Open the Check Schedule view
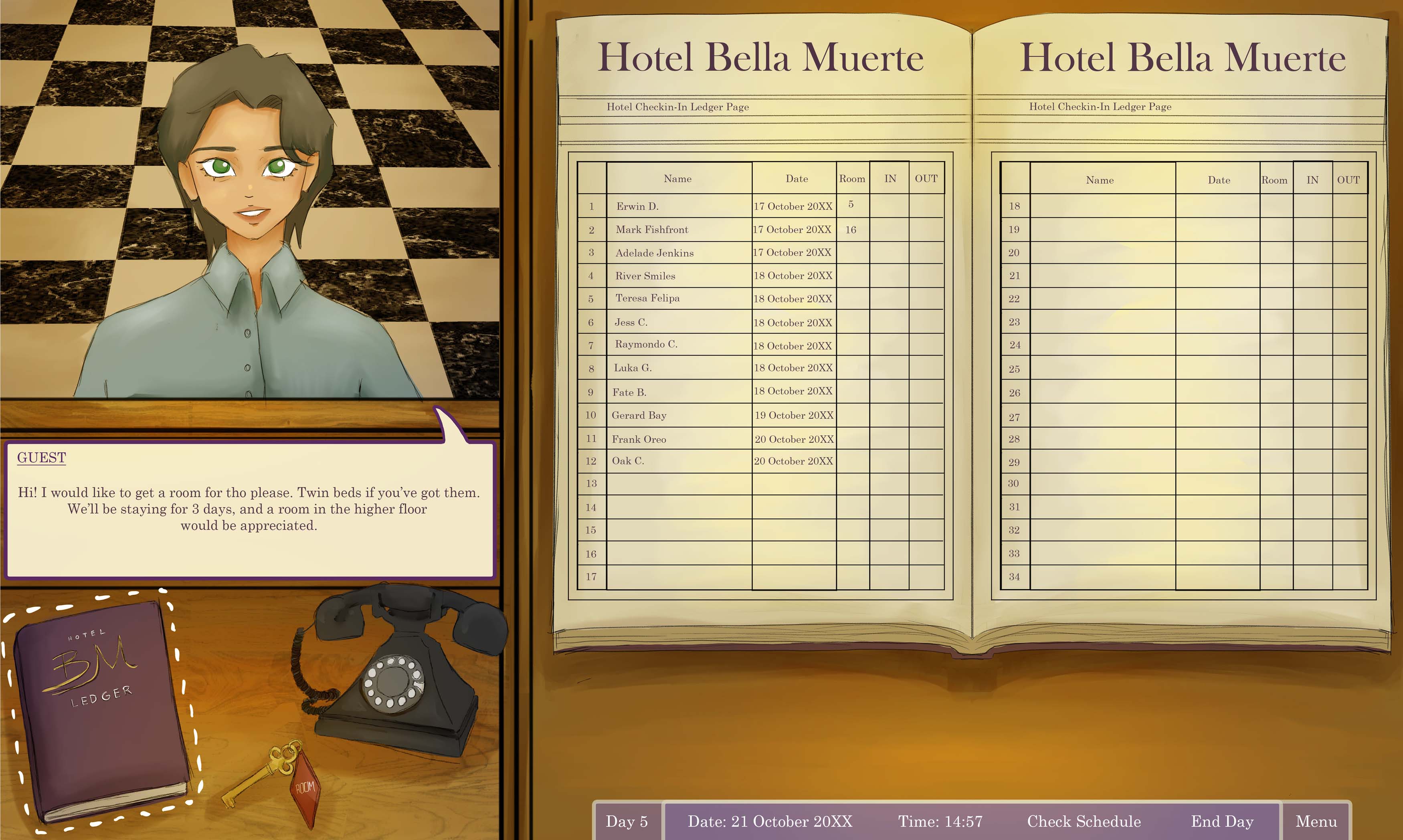 (1084, 821)
